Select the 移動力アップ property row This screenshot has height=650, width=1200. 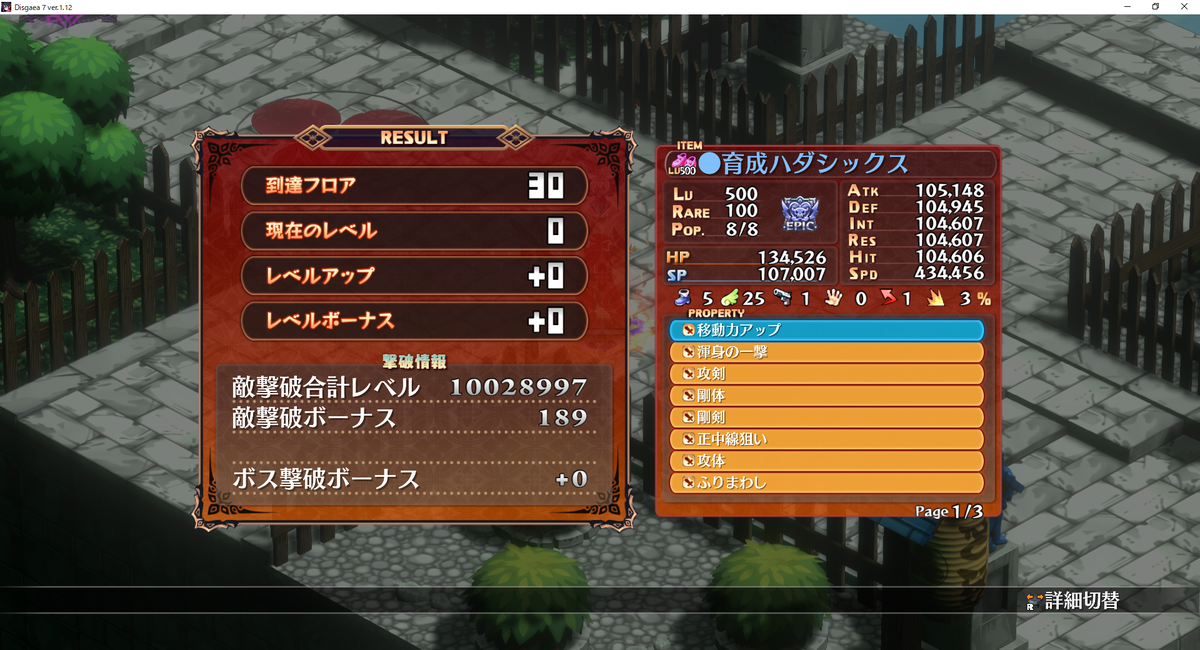[826, 330]
